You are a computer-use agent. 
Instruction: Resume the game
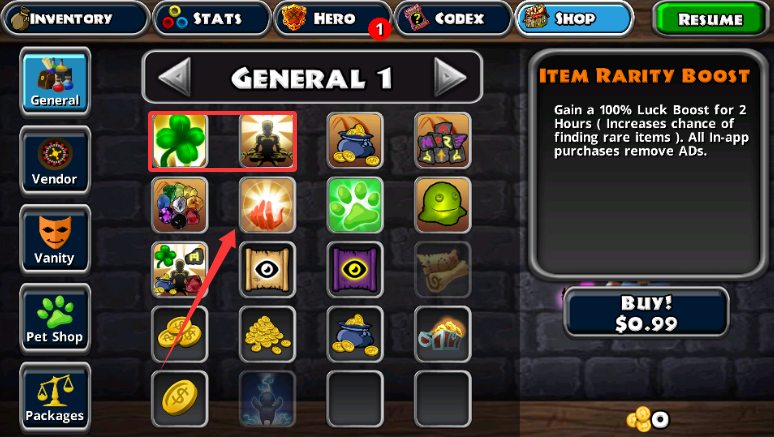[710, 19]
